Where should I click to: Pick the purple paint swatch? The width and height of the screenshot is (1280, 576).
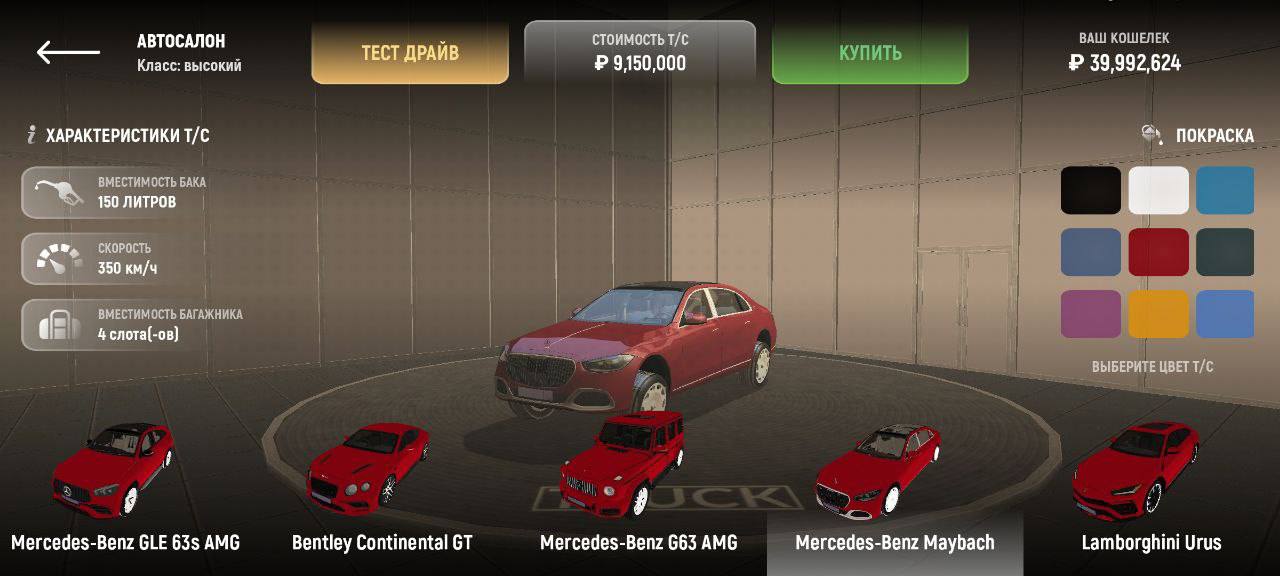click(x=1091, y=314)
